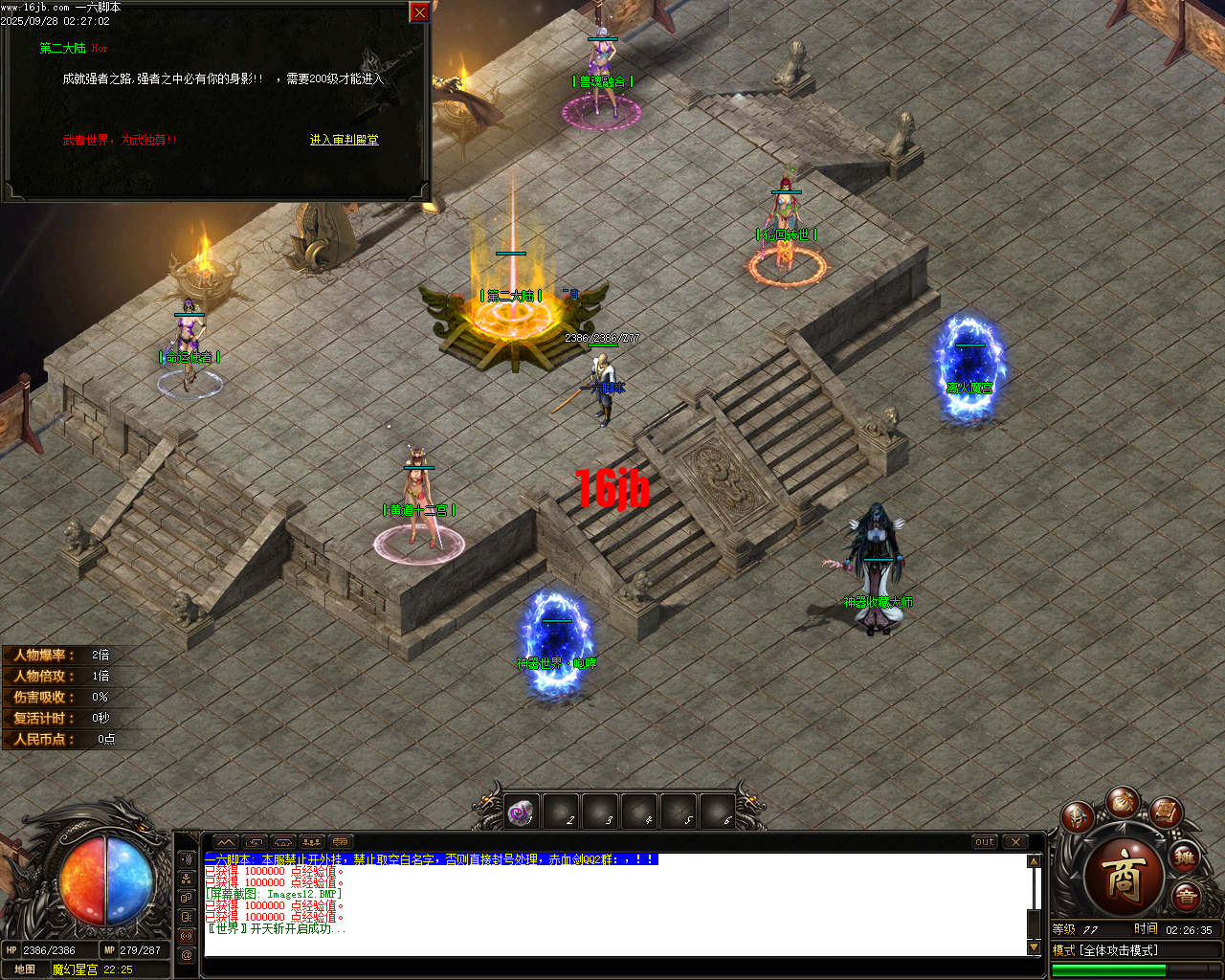Viewport: 1225px width, 980px height.
Task: Click the out button on the chat panel
Action: pos(985,842)
